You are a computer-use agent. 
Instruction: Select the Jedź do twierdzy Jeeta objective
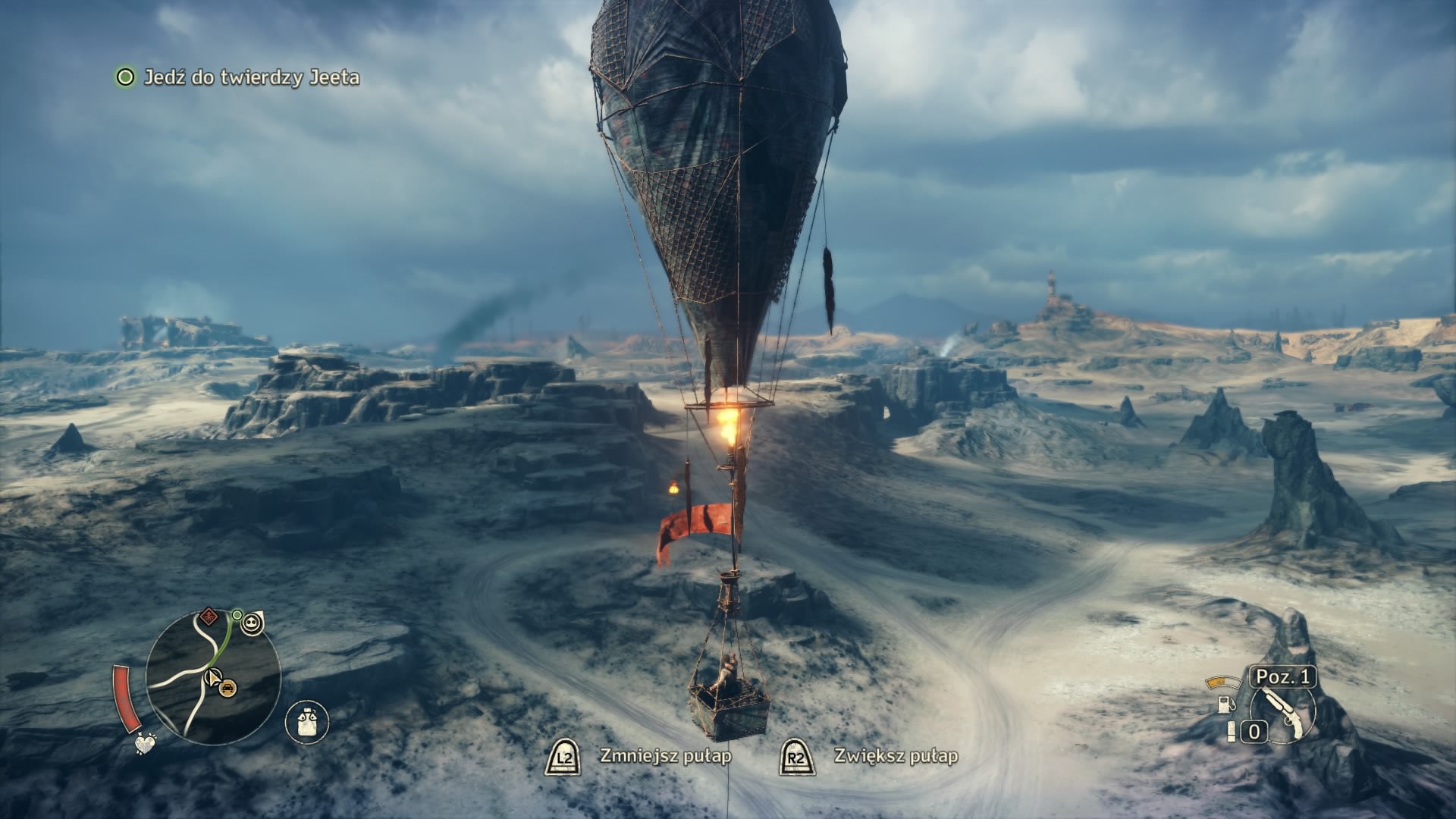tap(251, 77)
